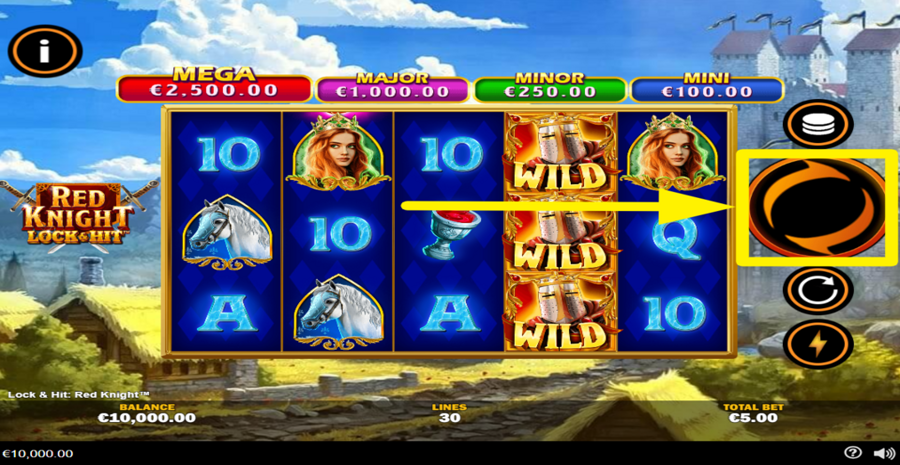Viewport: 900px width, 465px height.
Task: Open the info paytable button
Action: coord(44,53)
